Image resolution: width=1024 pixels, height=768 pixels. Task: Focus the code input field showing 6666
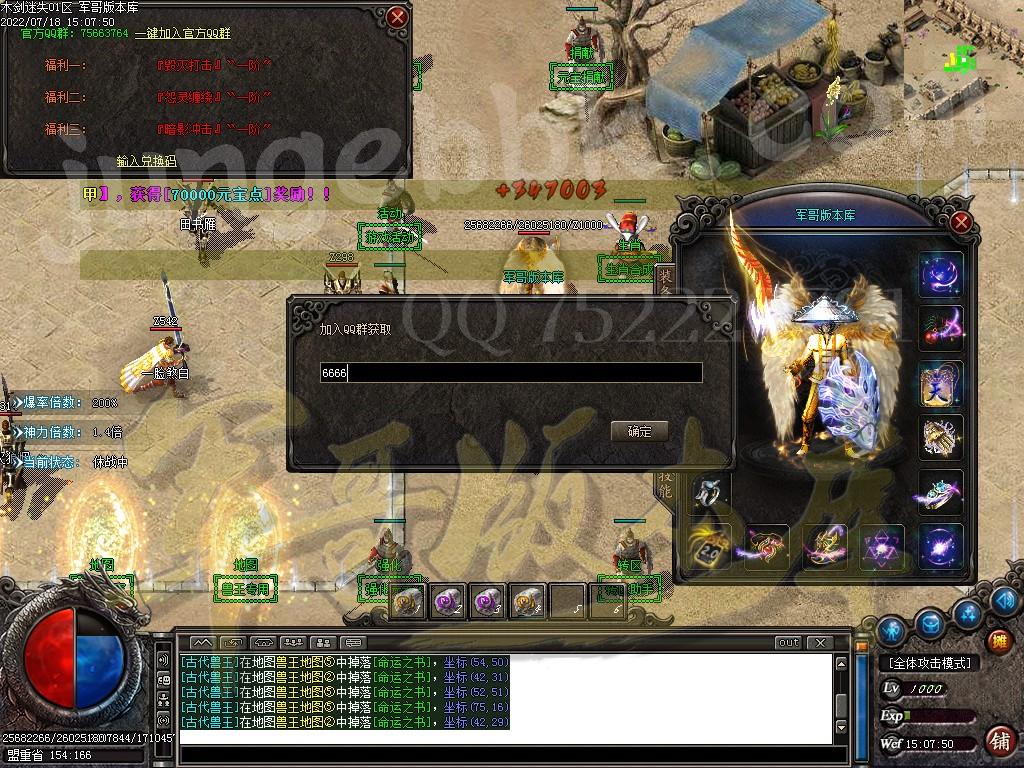point(510,373)
